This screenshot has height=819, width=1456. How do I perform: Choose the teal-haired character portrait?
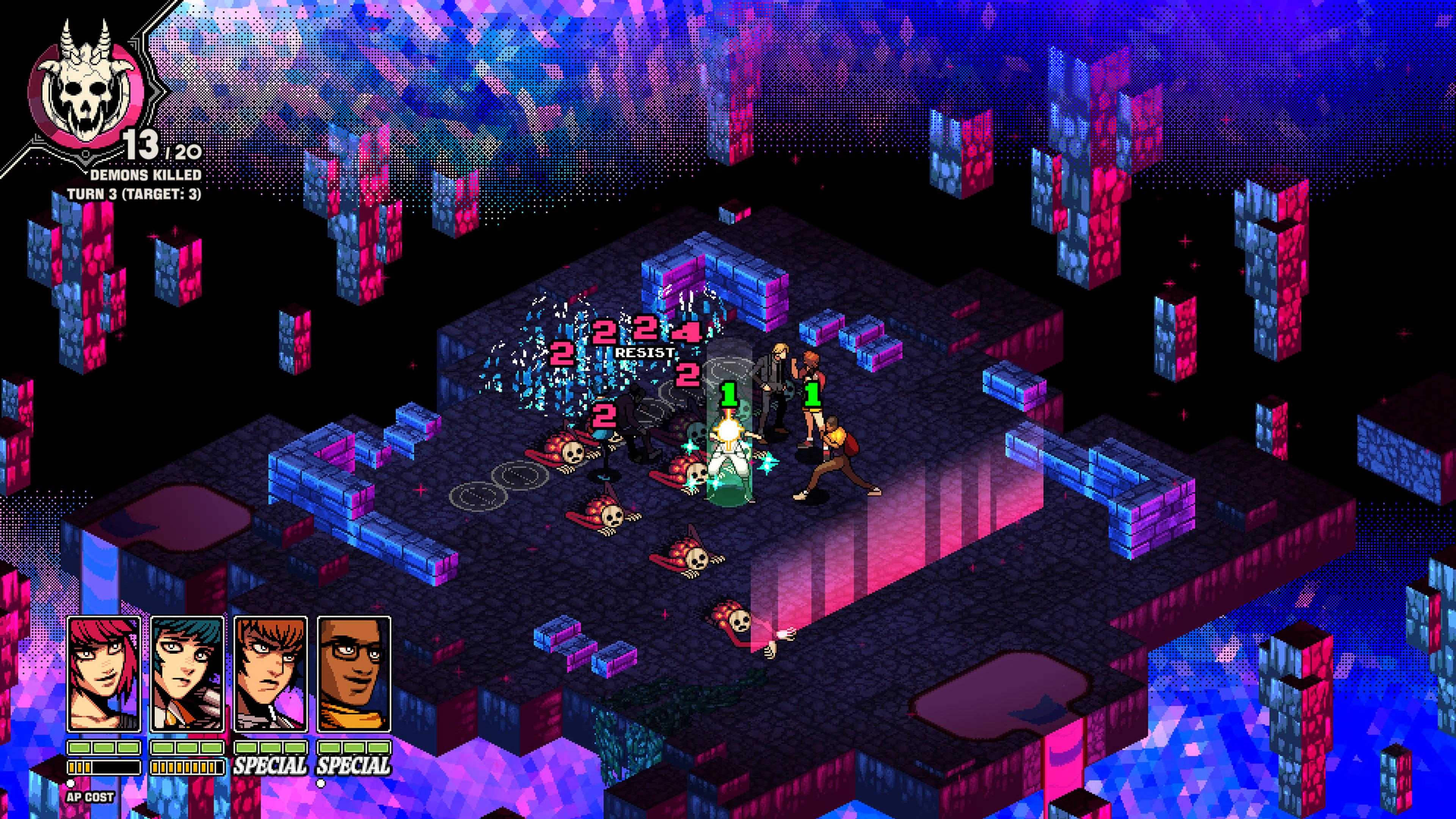tap(187, 674)
